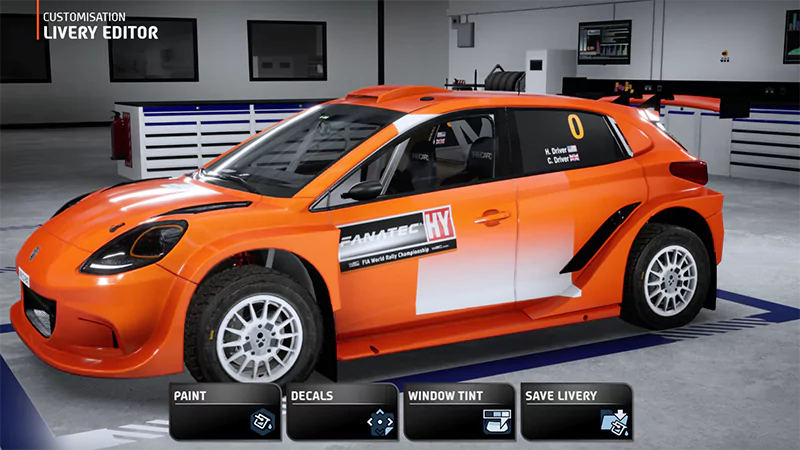Open the Paint menu tile

click(225, 411)
